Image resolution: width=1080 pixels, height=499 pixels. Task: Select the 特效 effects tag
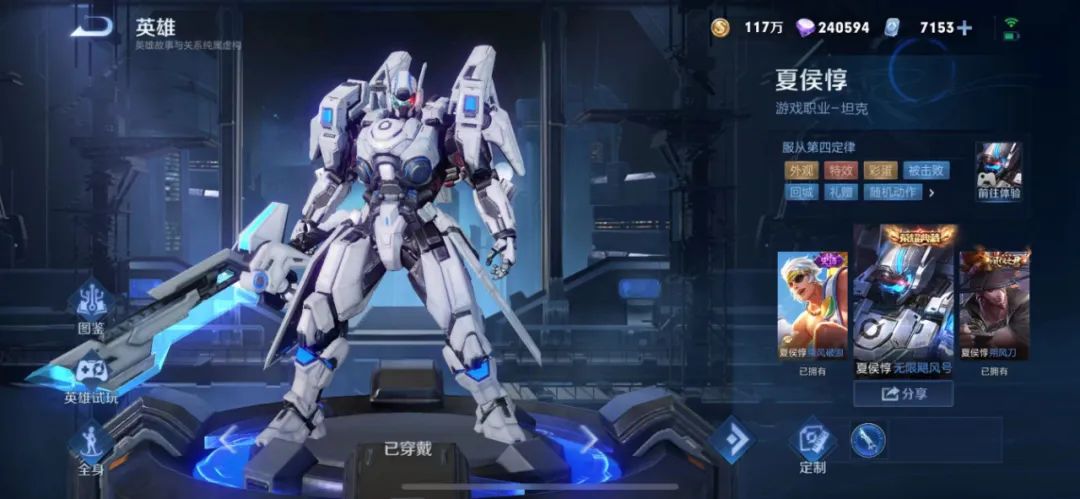click(841, 170)
